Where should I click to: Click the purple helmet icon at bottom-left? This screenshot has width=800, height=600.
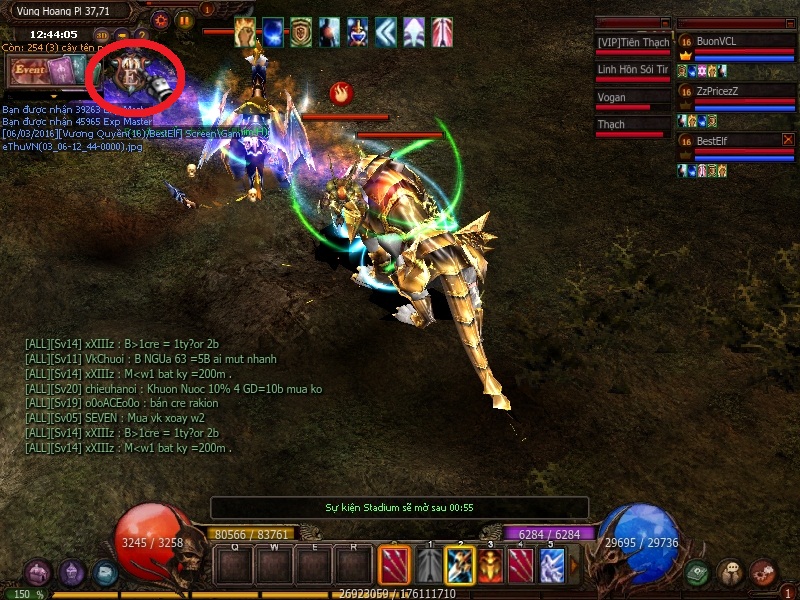[x=70, y=573]
